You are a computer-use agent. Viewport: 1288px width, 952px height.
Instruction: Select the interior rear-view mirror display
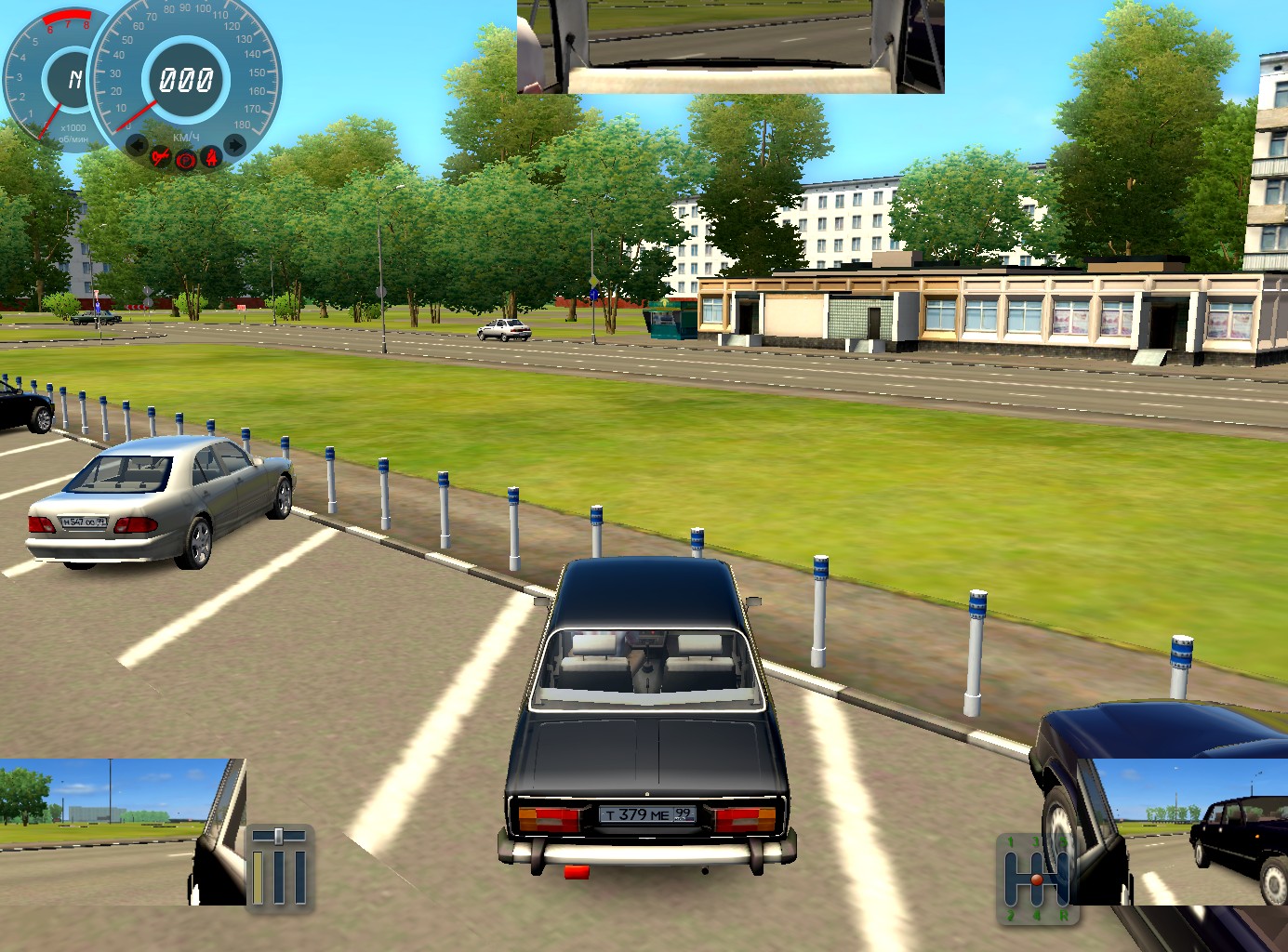click(730, 46)
